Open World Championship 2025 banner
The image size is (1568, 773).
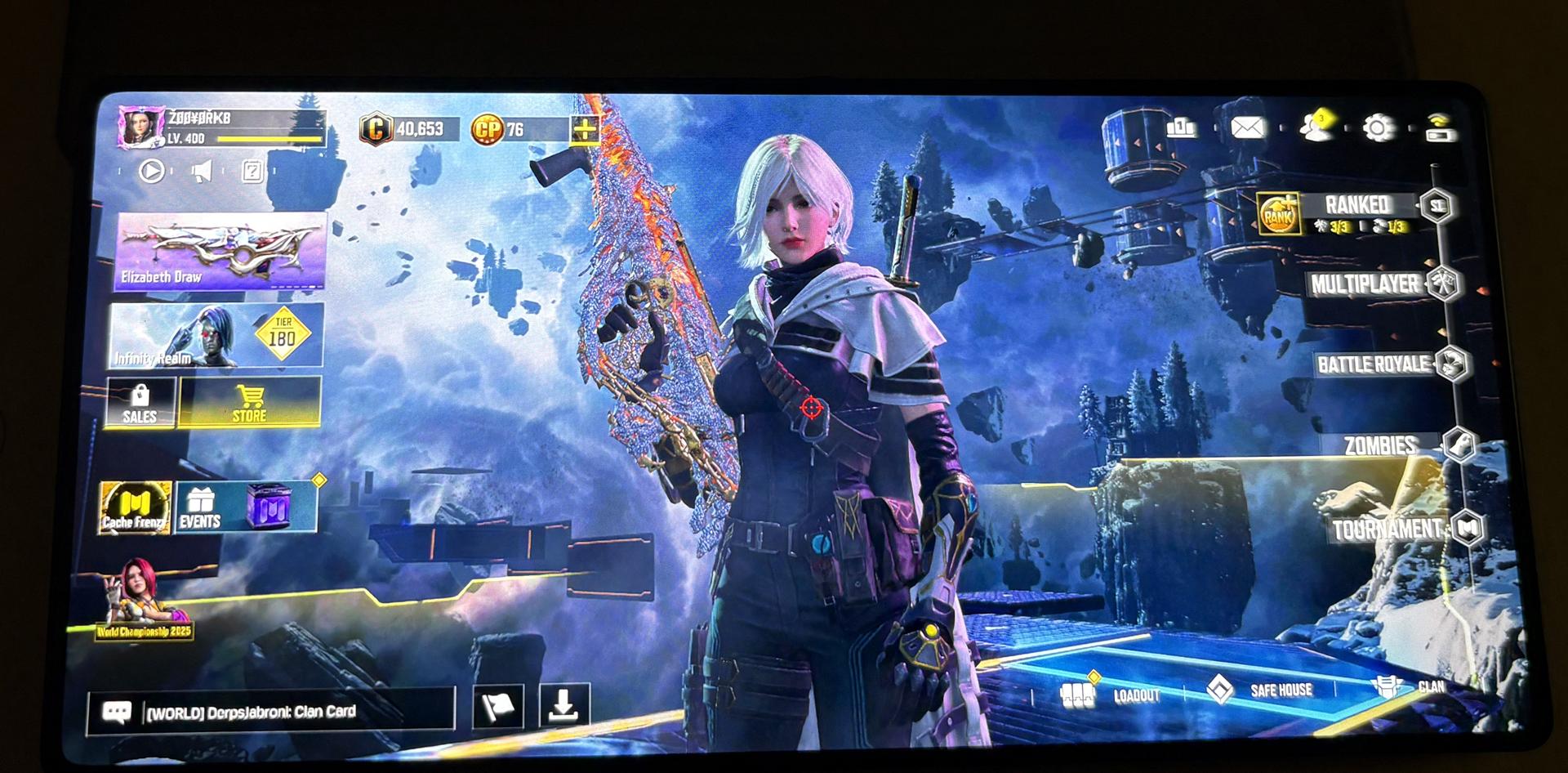point(143,601)
